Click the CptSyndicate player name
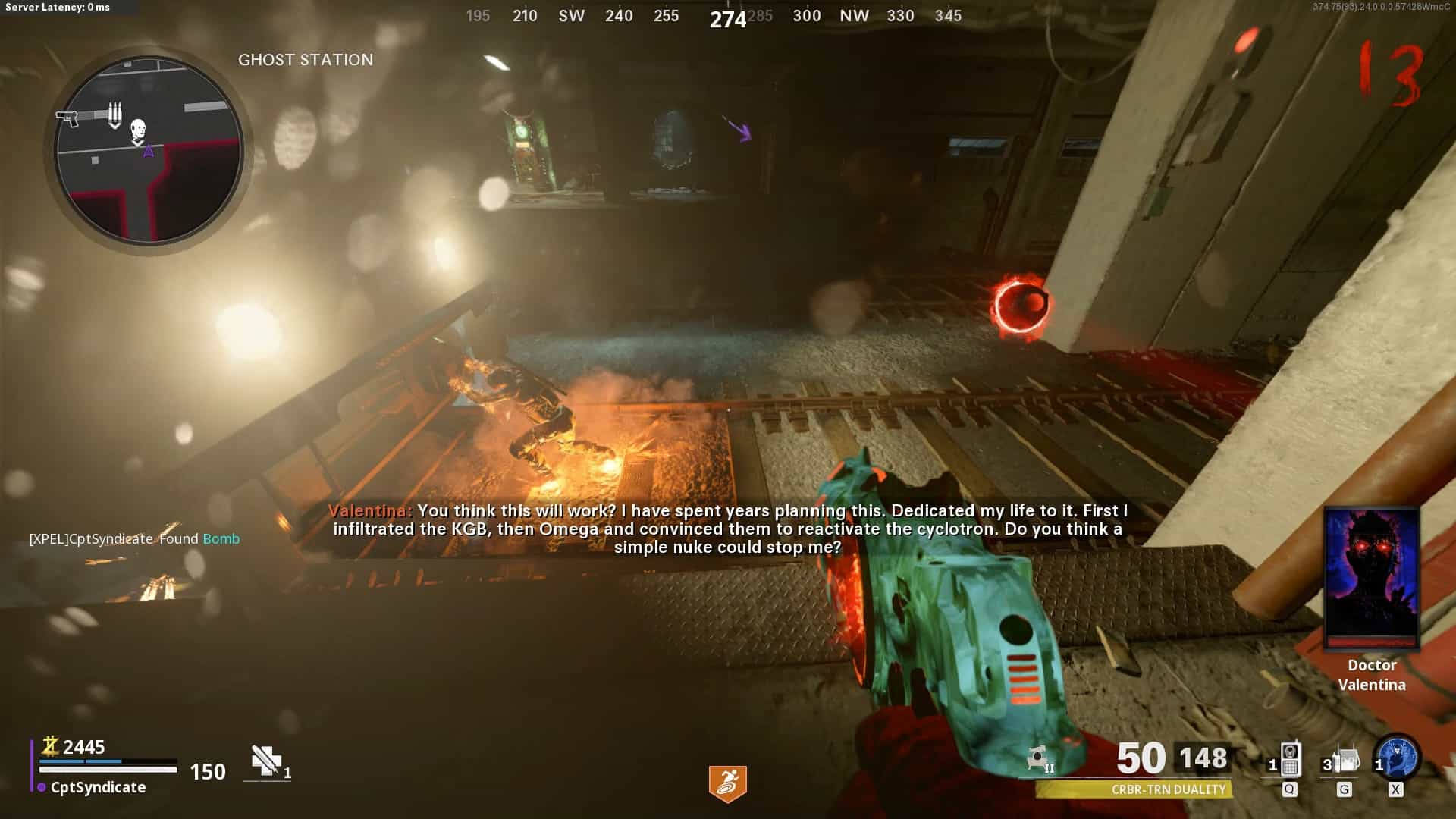Image resolution: width=1456 pixels, height=819 pixels. tap(98, 787)
